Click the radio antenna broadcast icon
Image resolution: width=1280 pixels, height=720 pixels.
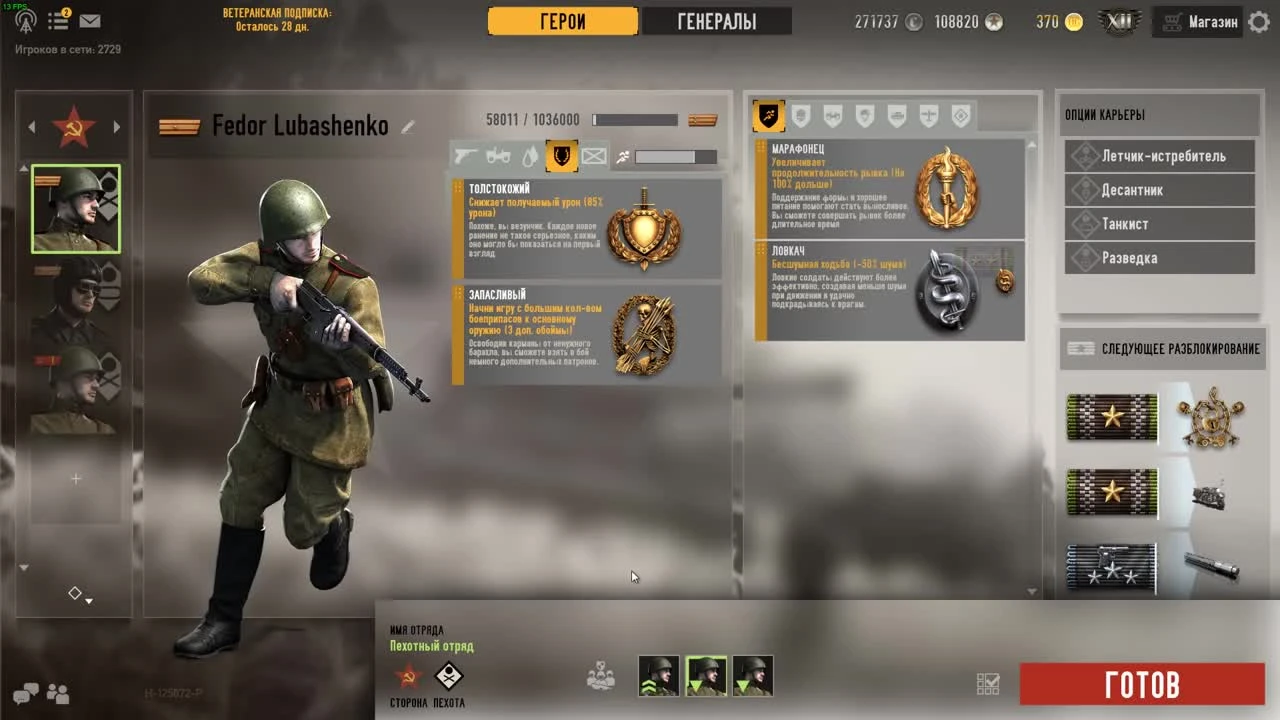pos(24,20)
